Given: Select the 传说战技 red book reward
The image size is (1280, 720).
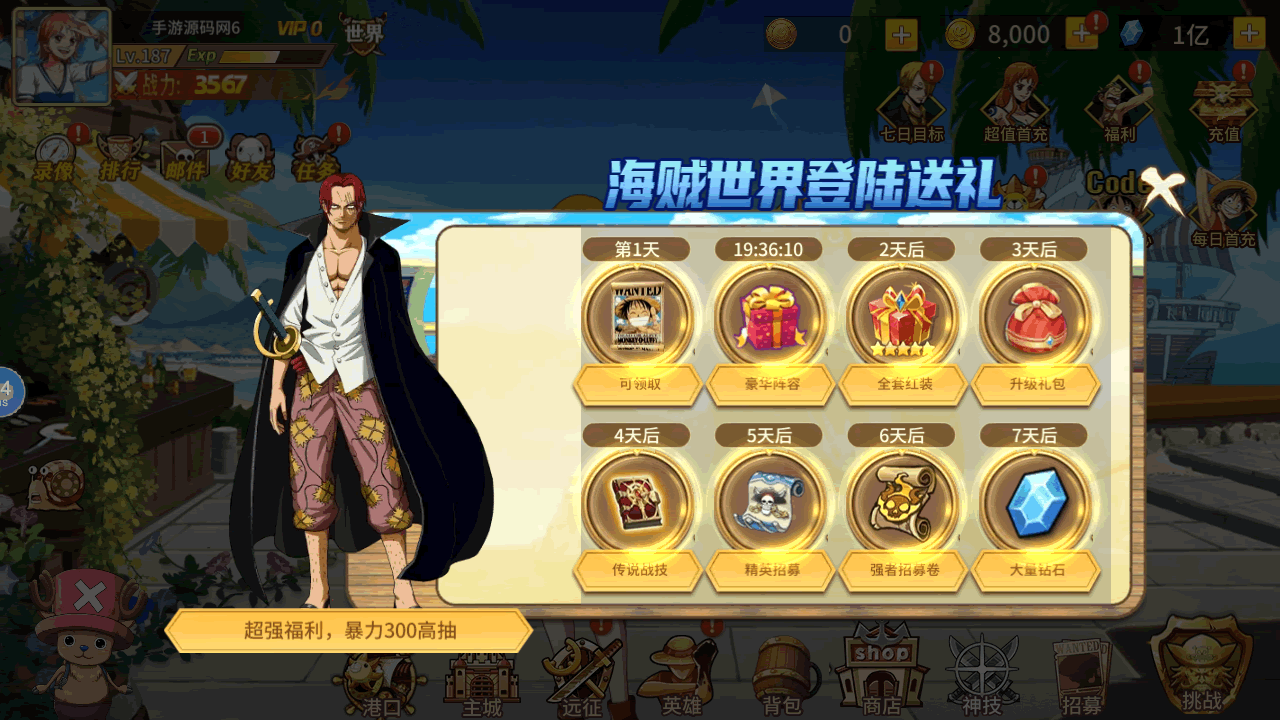Looking at the screenshot, I should coord(637,502).
